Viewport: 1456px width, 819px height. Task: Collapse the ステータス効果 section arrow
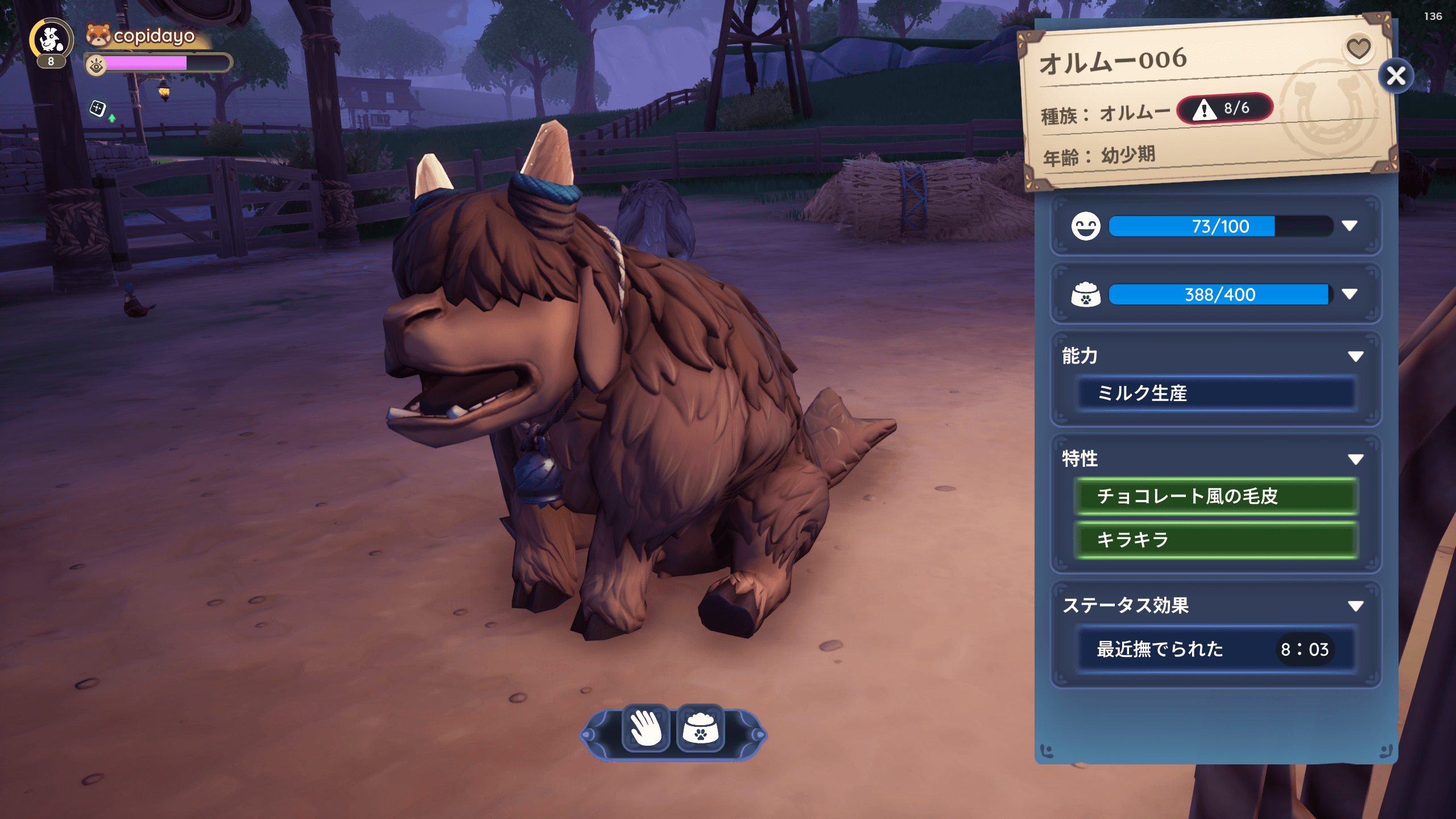1355,606
